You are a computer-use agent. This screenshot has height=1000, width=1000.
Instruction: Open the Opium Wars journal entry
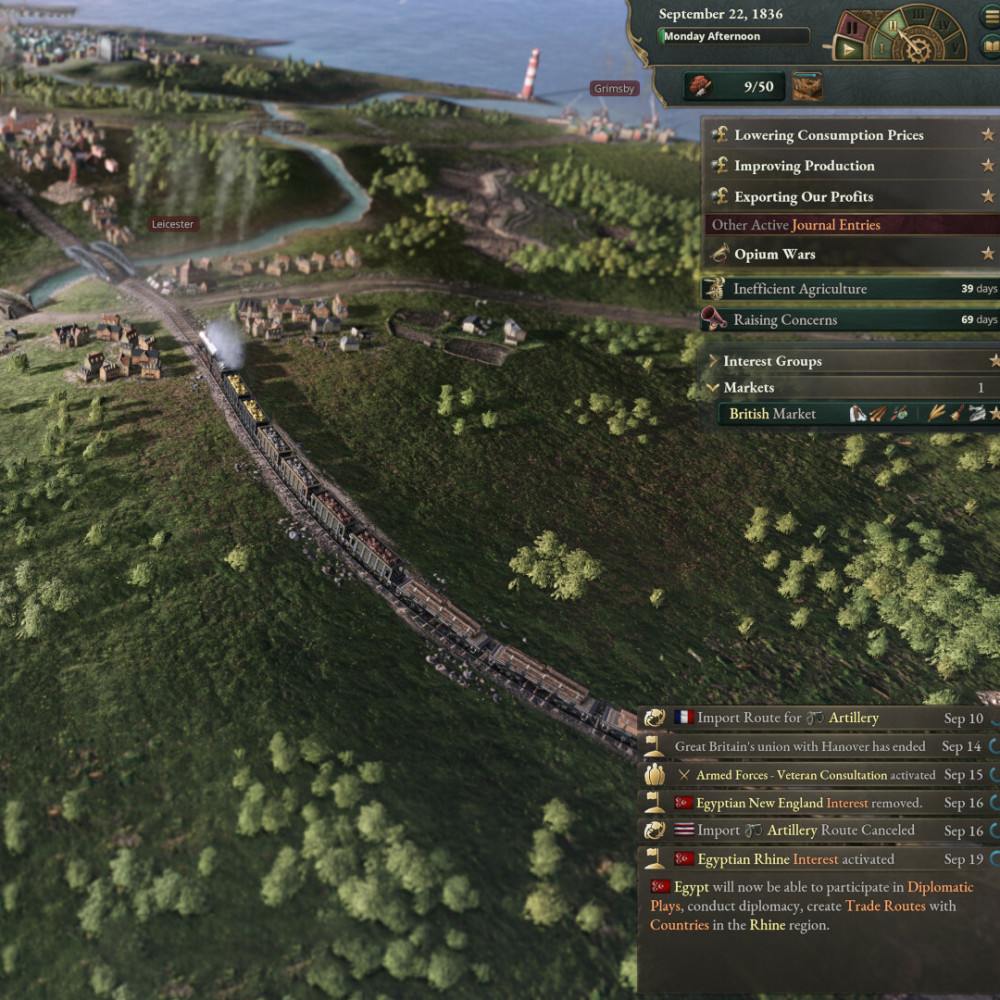(774, 254)
